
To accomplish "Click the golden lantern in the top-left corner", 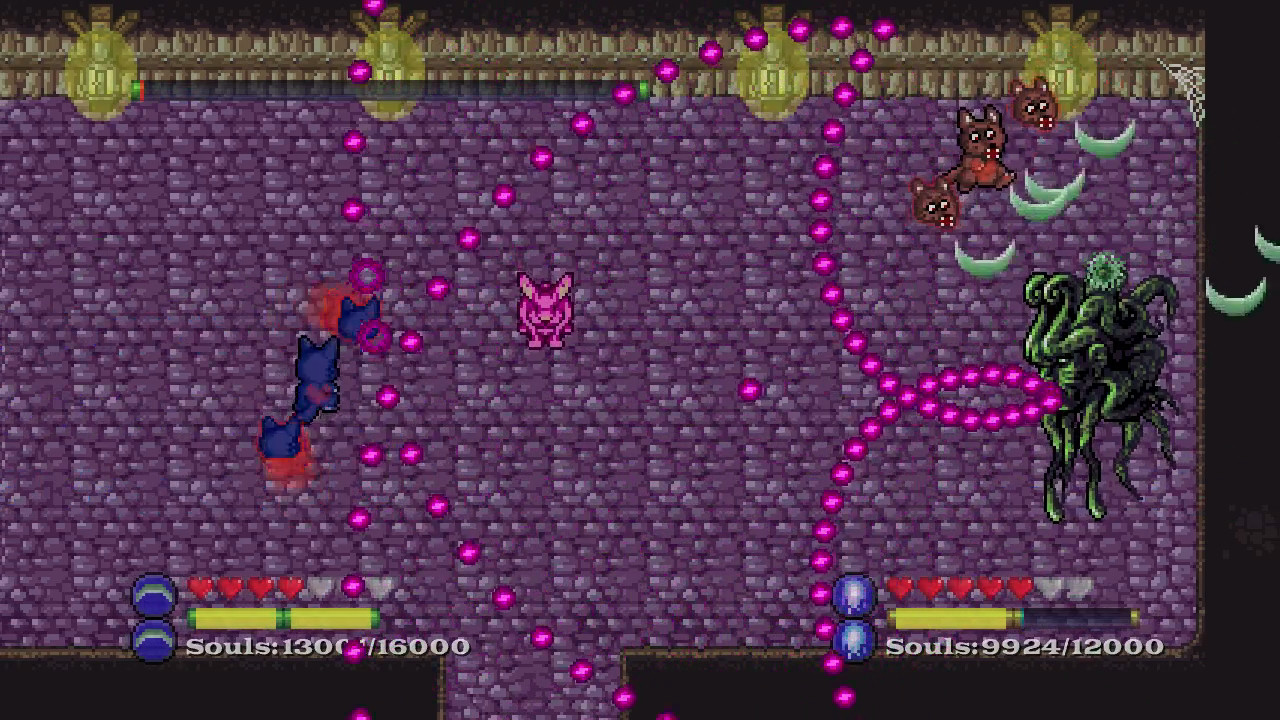I will click(100, 60).
